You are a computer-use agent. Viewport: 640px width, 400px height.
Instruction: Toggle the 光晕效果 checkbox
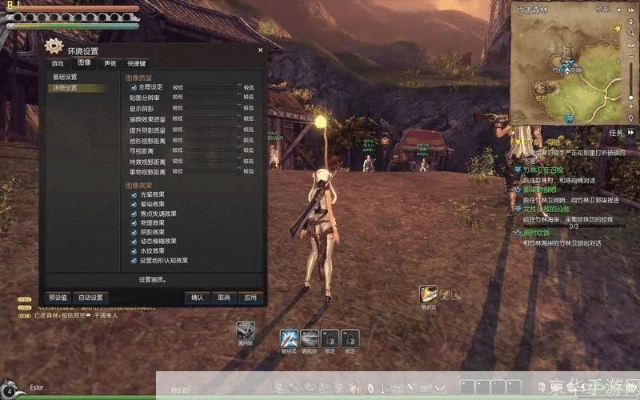[133, 195]
